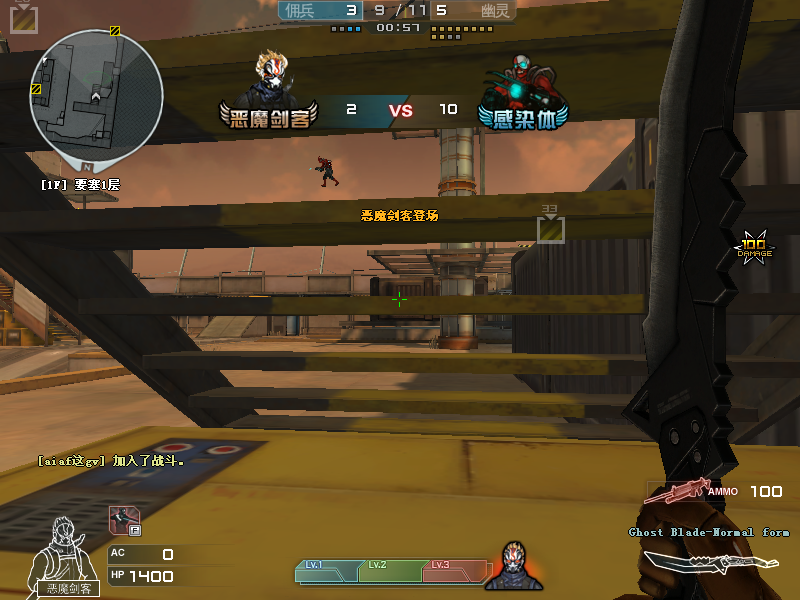This screenshot has width=800, height=600.
Task: Click the 100 Damage buff badge
Action: click(754, 247)
